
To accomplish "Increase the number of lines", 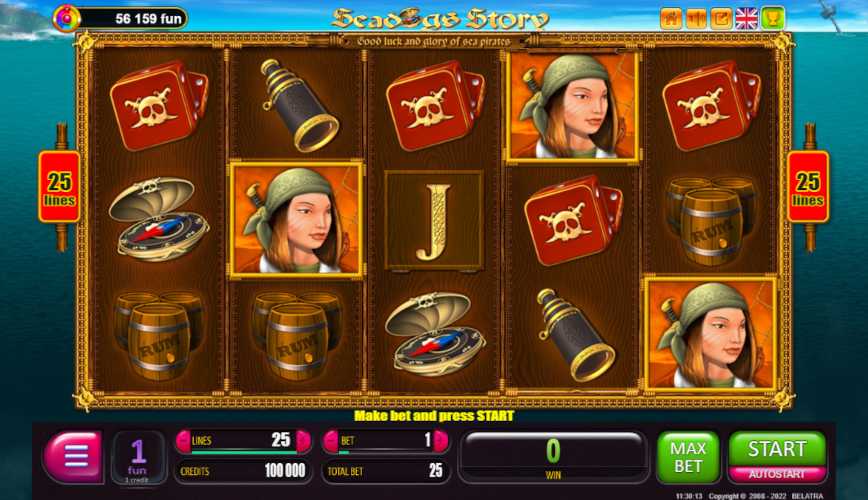I will (303, 440).
